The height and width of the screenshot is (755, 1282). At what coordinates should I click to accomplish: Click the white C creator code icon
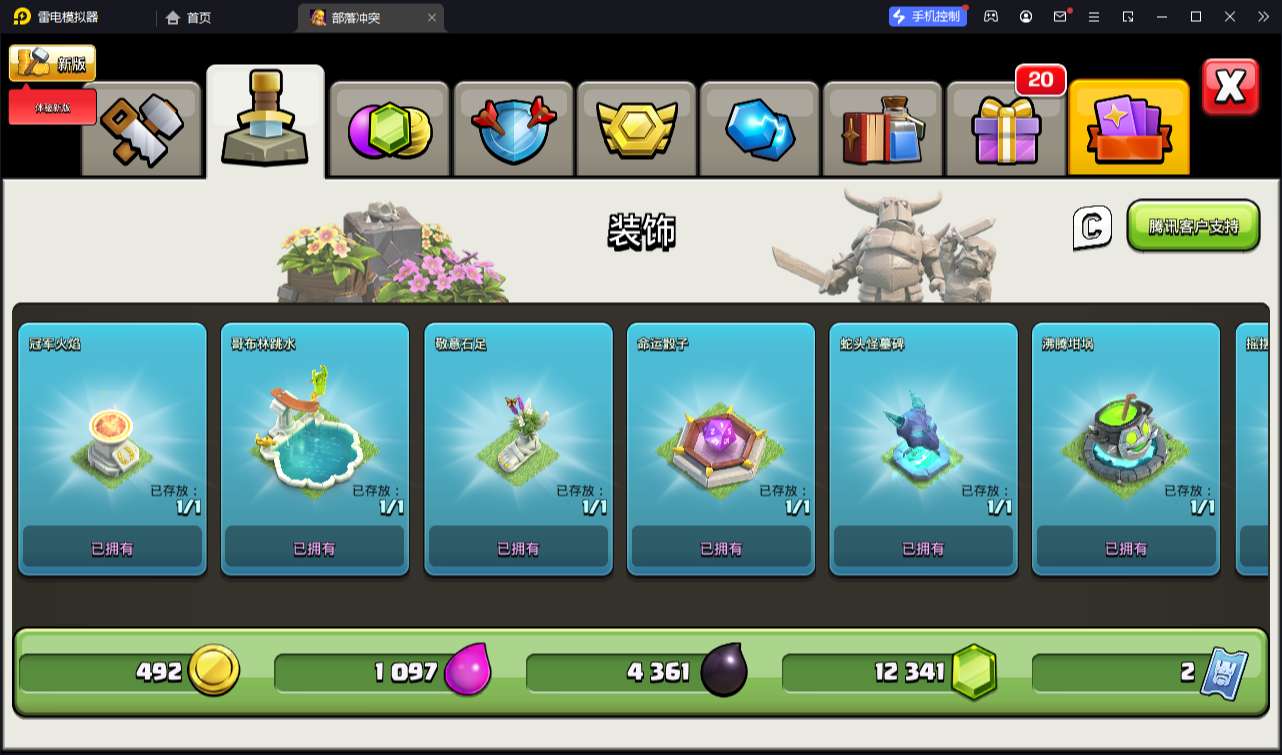pos(1092,228)
